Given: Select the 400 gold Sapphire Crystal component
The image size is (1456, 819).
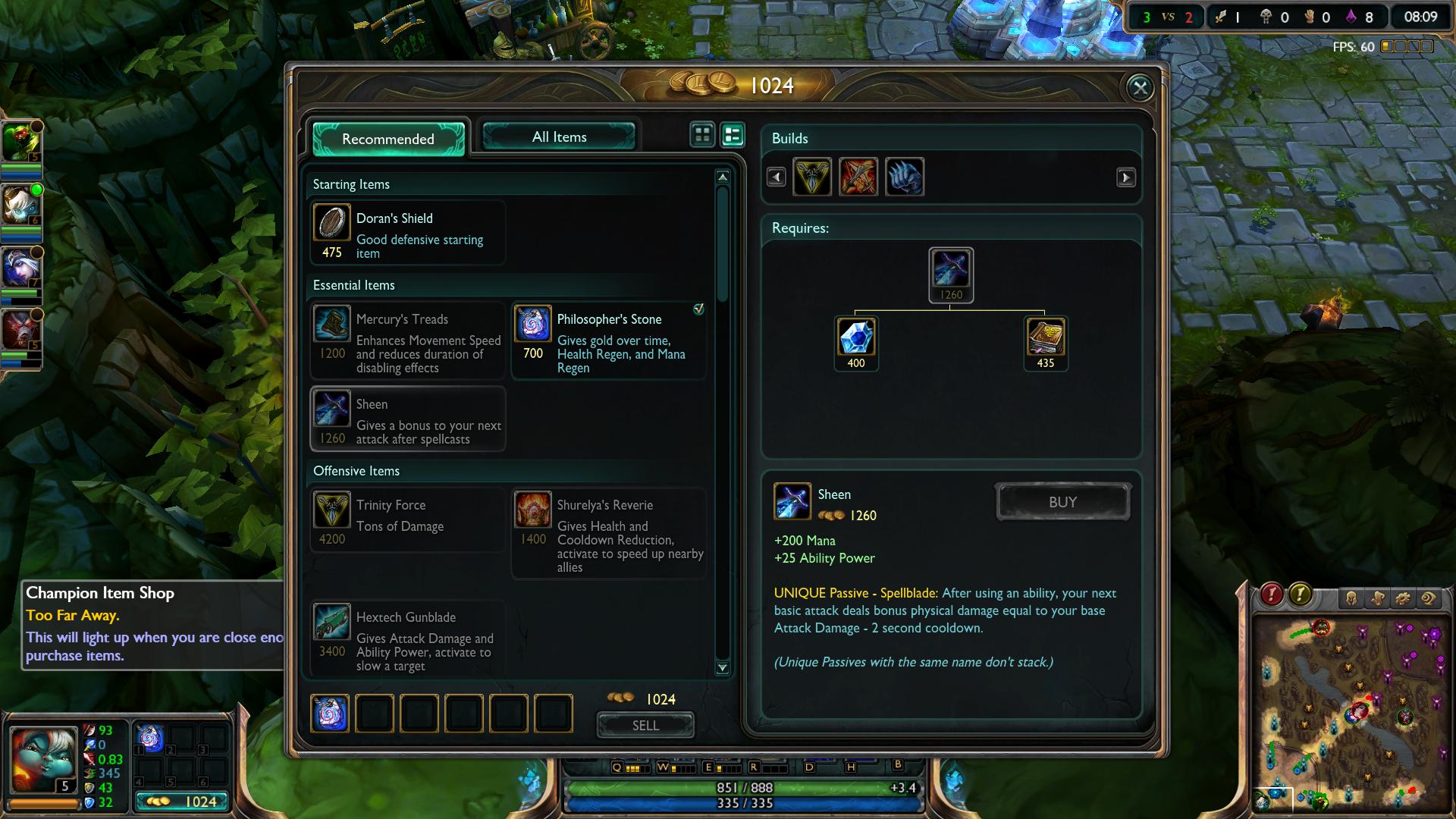Looking at the screenshot, I should [x=856, y=337].
